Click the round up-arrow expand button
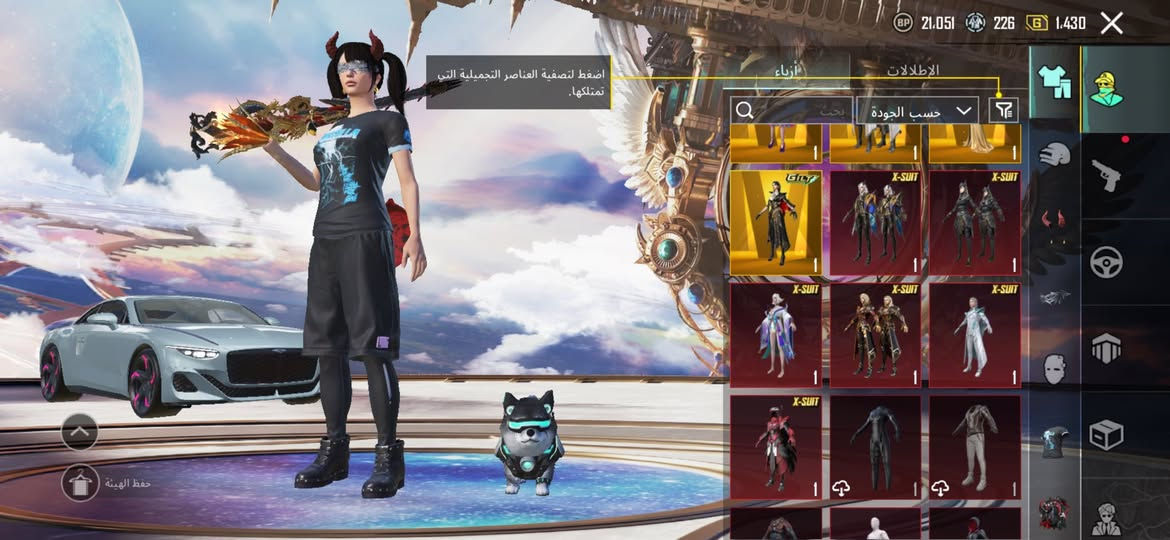This screenshot has height=540, width=1170. click(80, 432)
